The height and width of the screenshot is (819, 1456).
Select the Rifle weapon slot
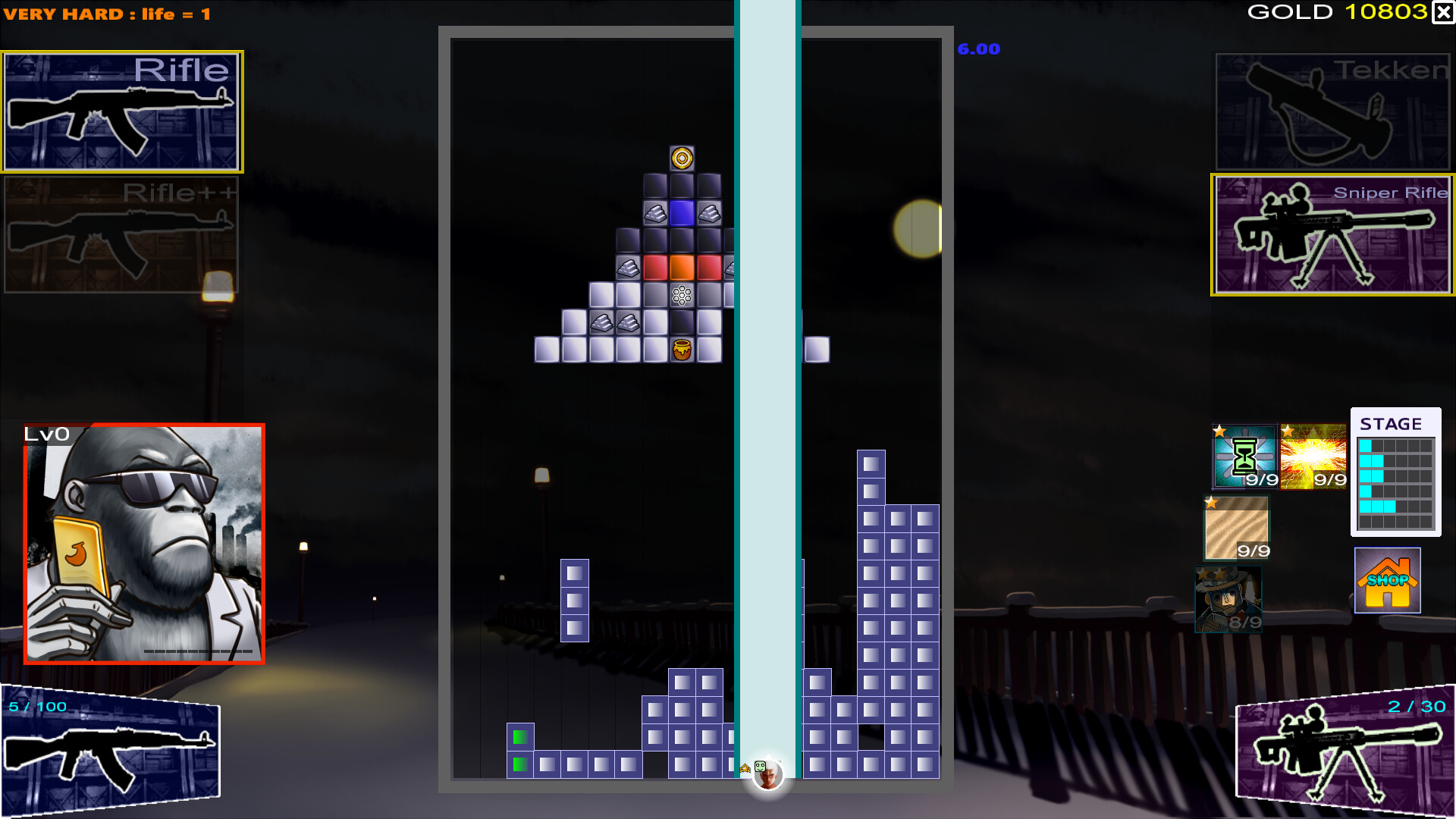(121, 111)
